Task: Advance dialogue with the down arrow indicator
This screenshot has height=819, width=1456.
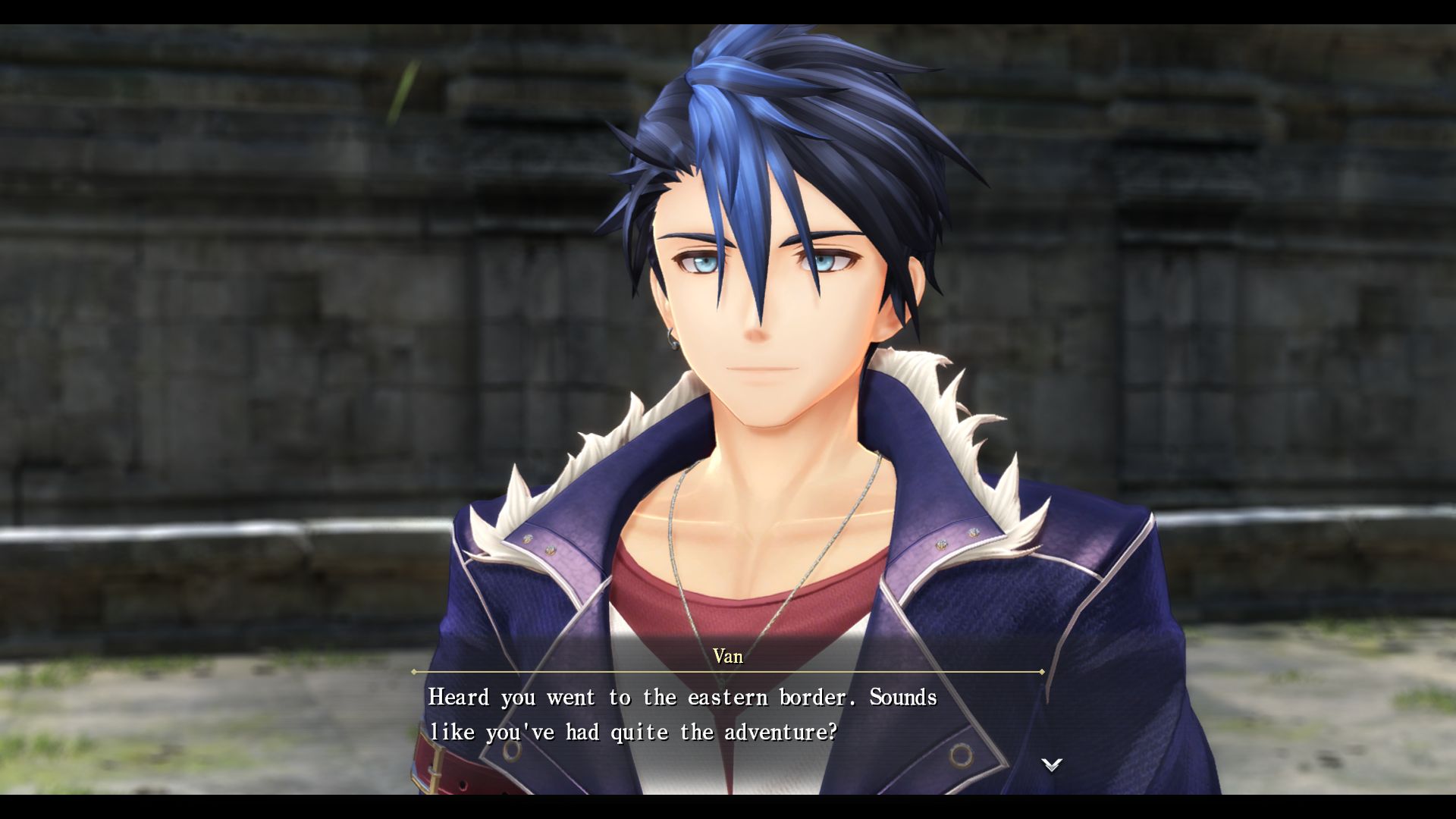Action: tap(1051, 764)
